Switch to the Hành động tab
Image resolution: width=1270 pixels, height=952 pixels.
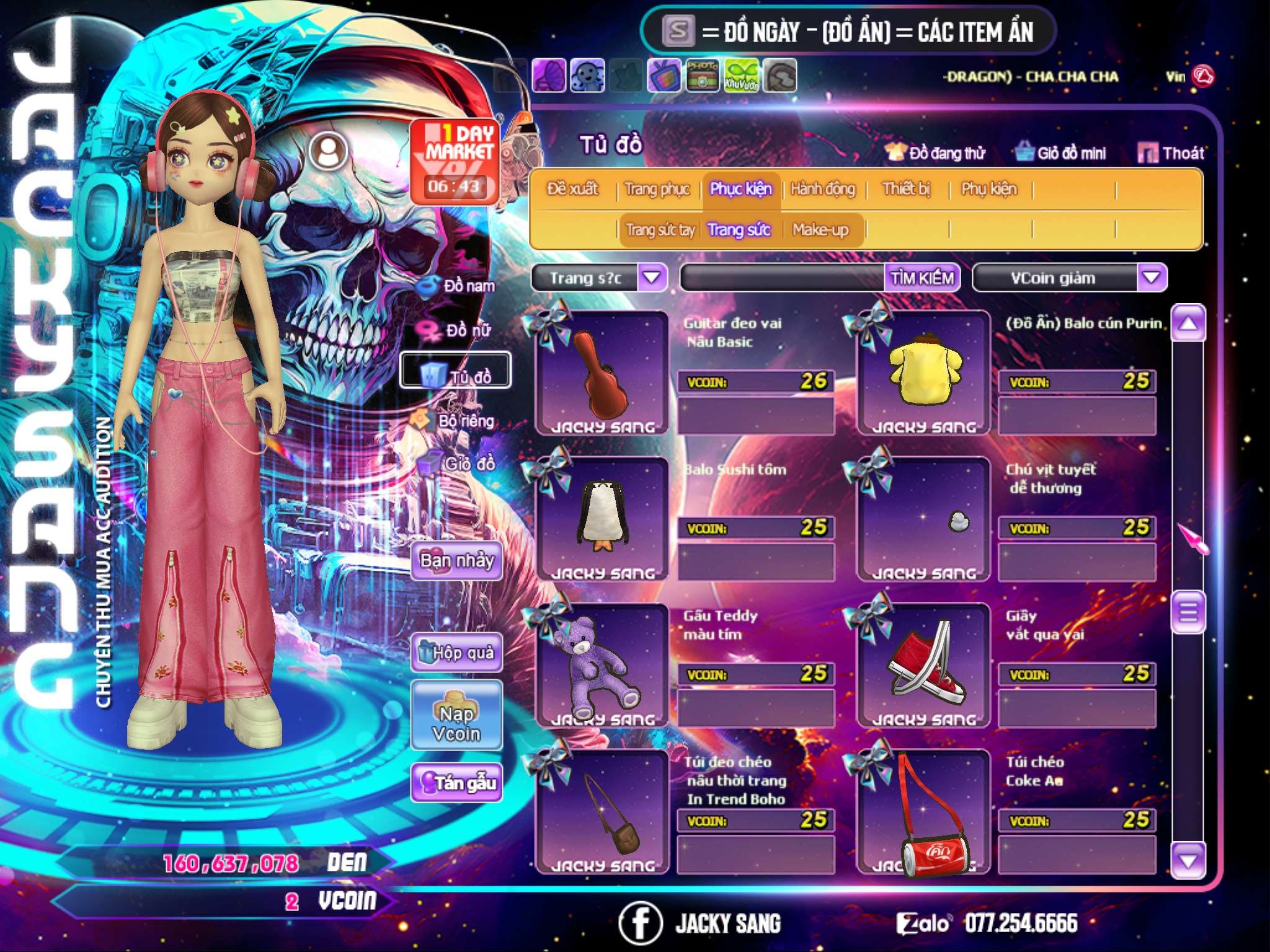(x=822, y=189)
